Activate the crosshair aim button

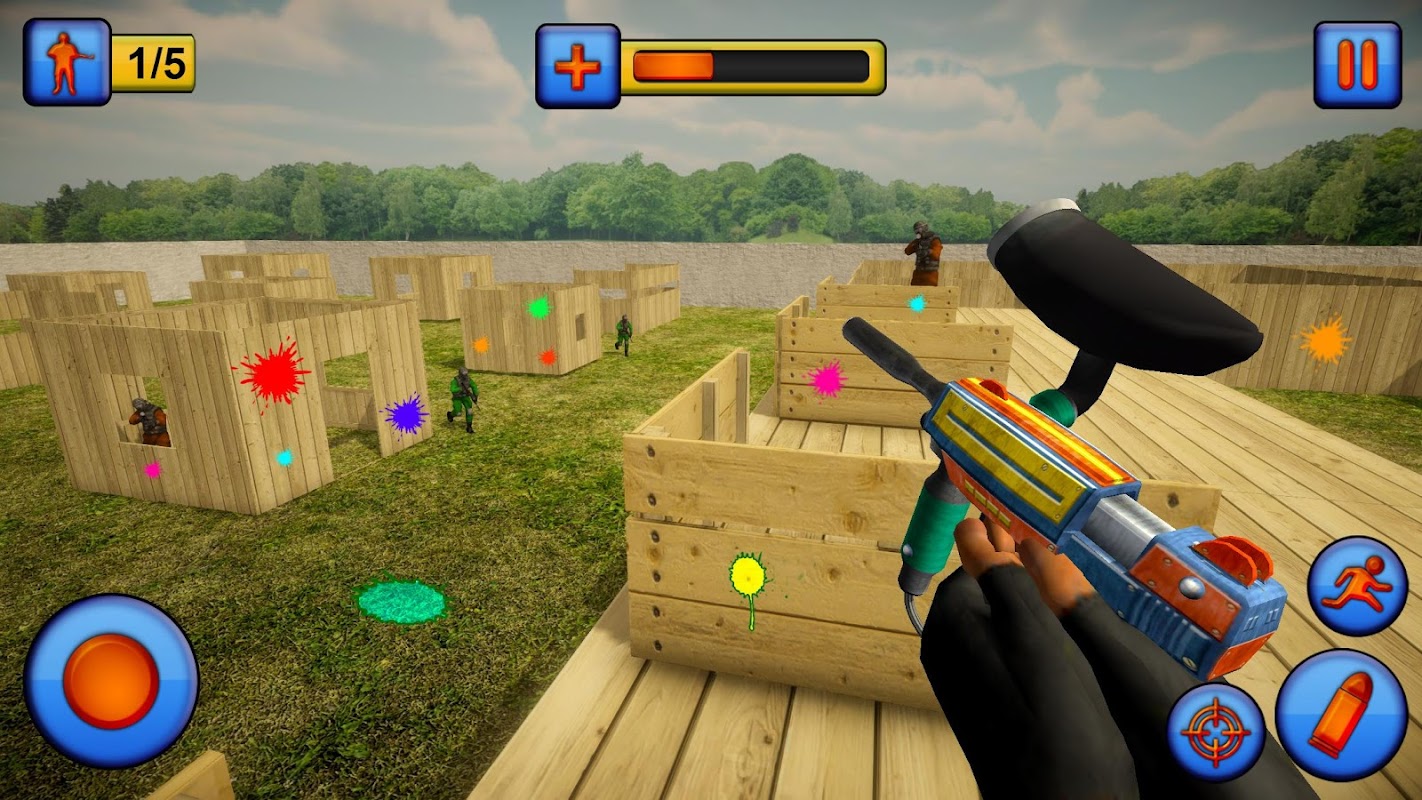point(1216,733)
